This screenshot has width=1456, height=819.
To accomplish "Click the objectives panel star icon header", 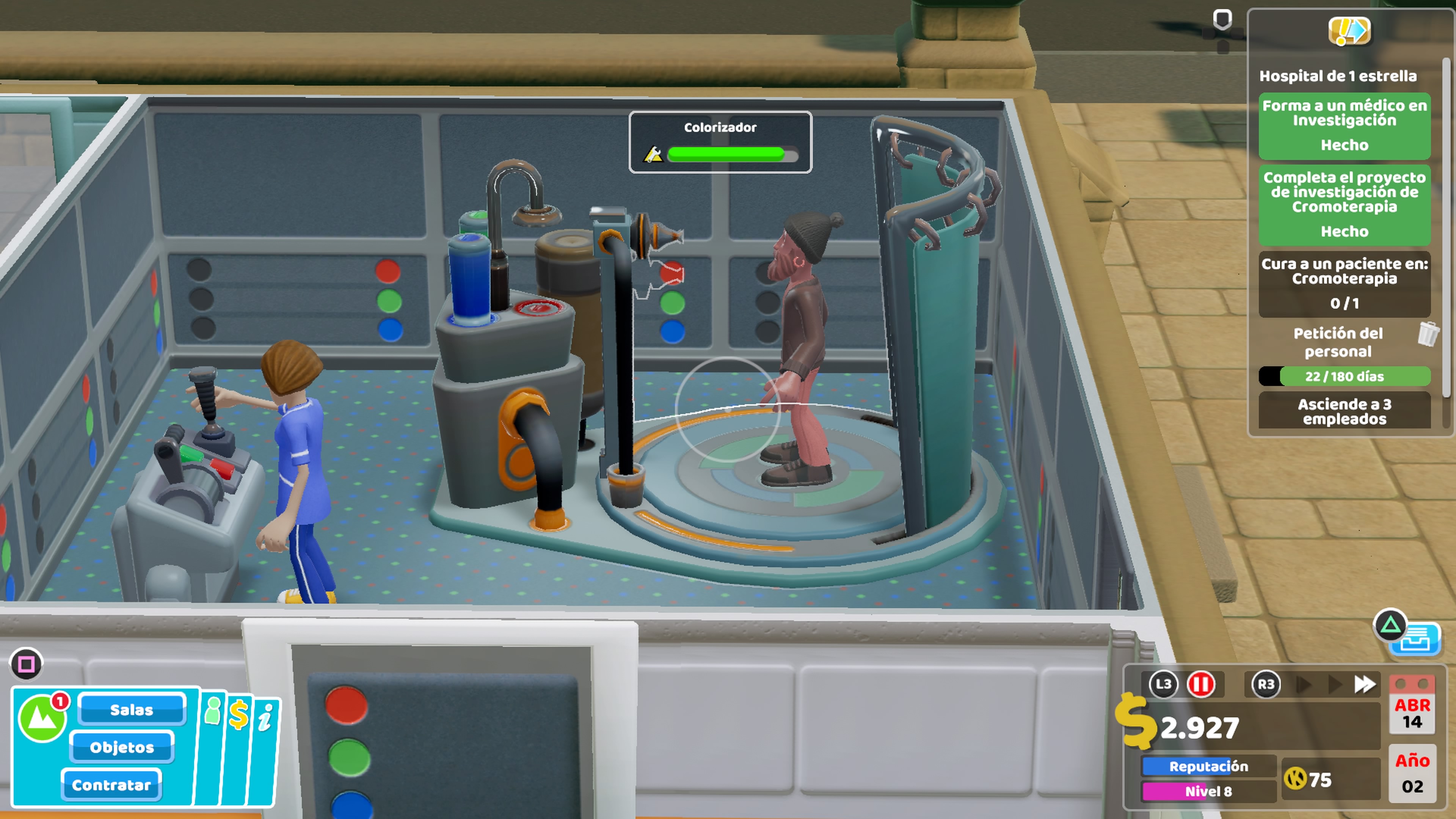I will point(1349,31).
